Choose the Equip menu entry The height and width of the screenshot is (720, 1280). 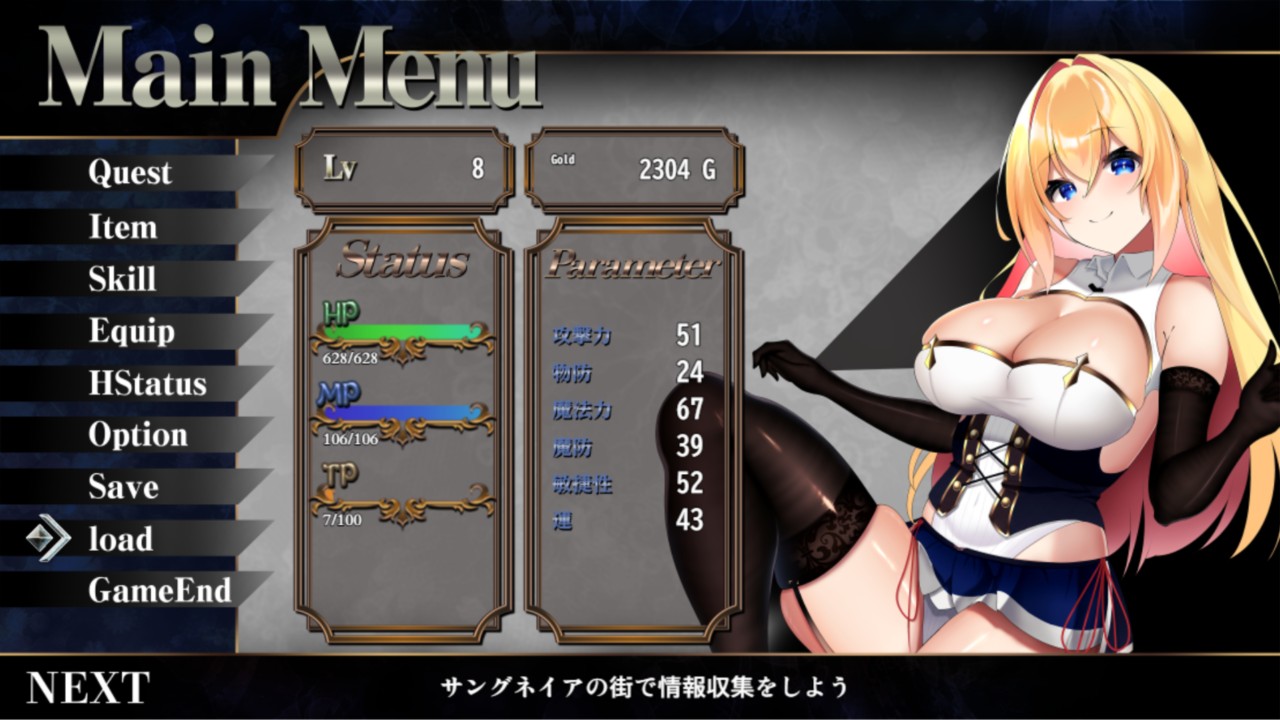click(131, 331)
